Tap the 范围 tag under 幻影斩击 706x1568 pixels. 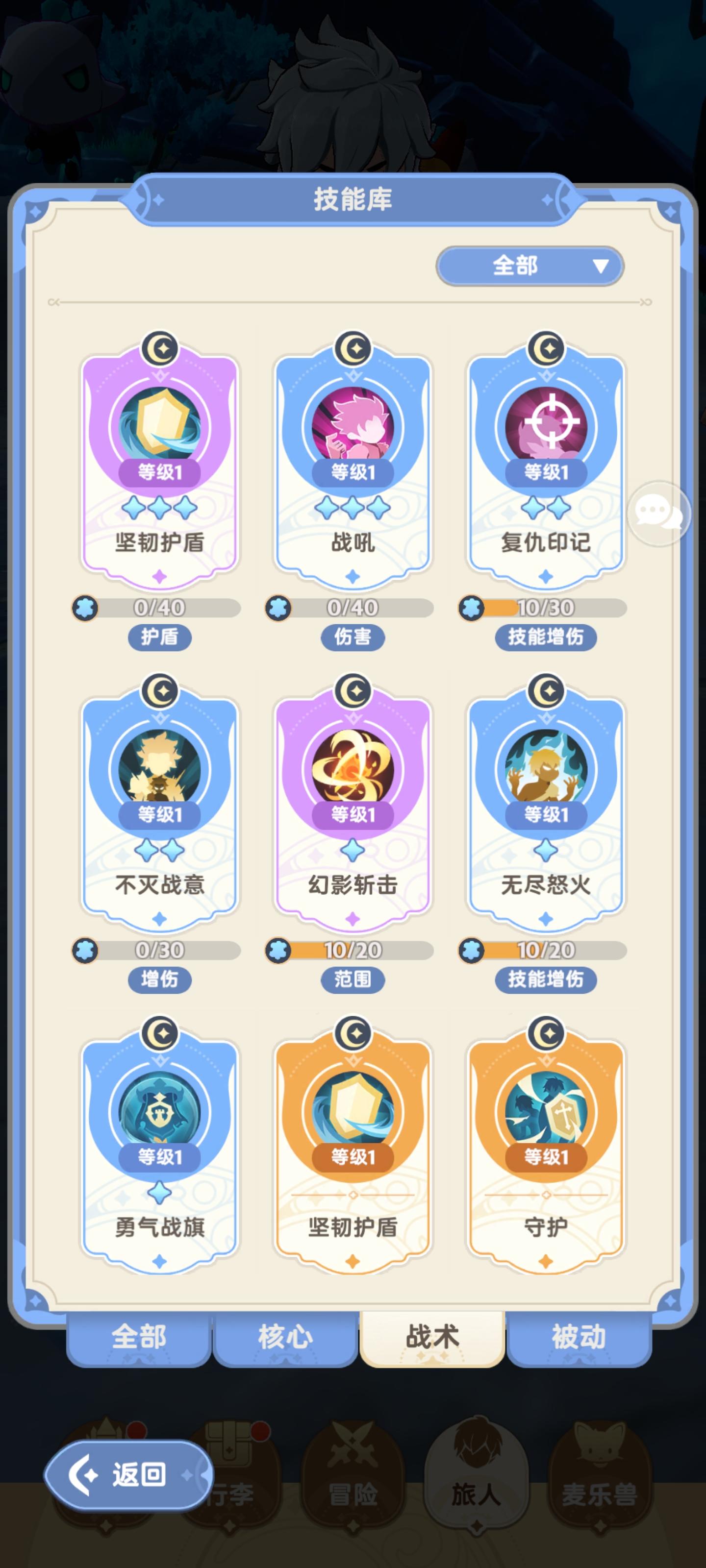[x=353, y=980]
